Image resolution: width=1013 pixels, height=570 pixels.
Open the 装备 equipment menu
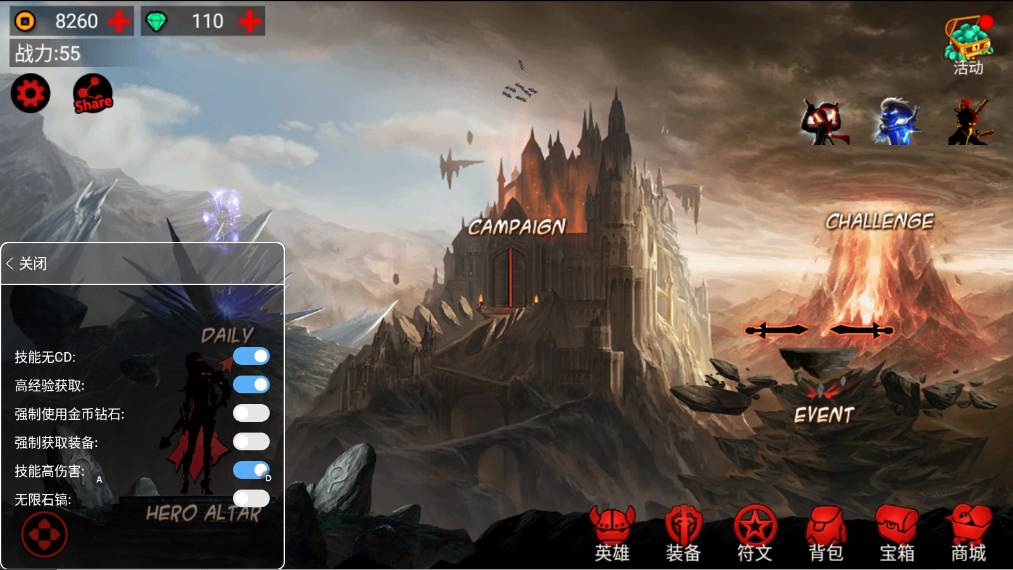684,532
